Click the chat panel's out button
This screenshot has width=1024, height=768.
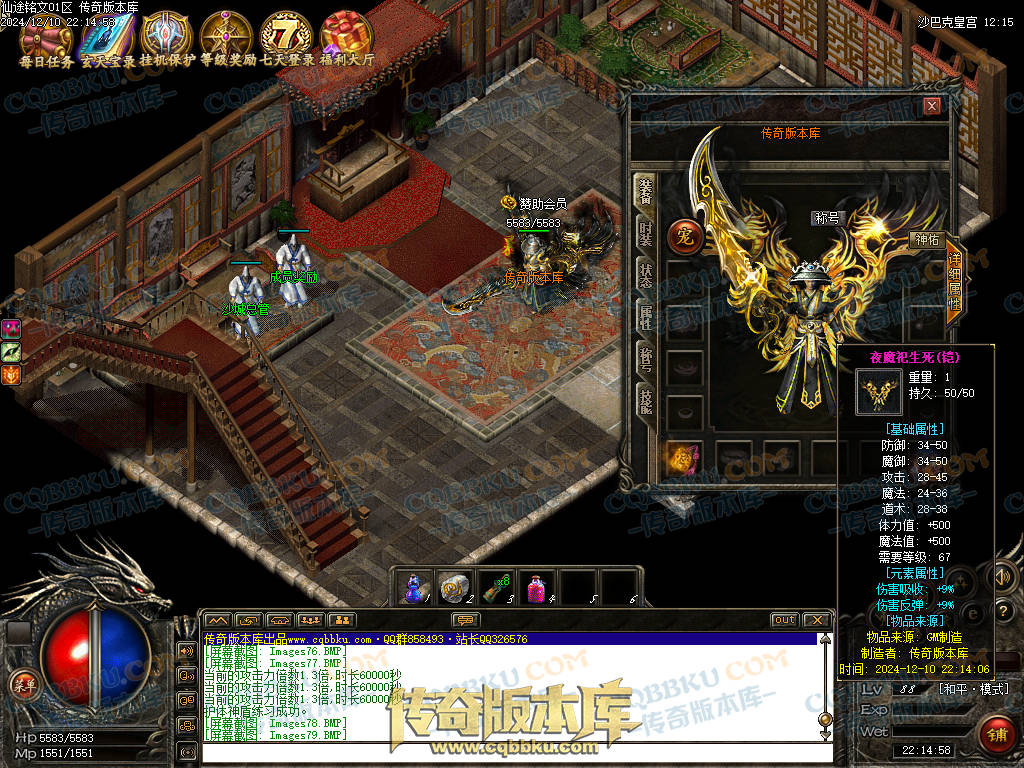pyautogui.click(x=784, y=620)
